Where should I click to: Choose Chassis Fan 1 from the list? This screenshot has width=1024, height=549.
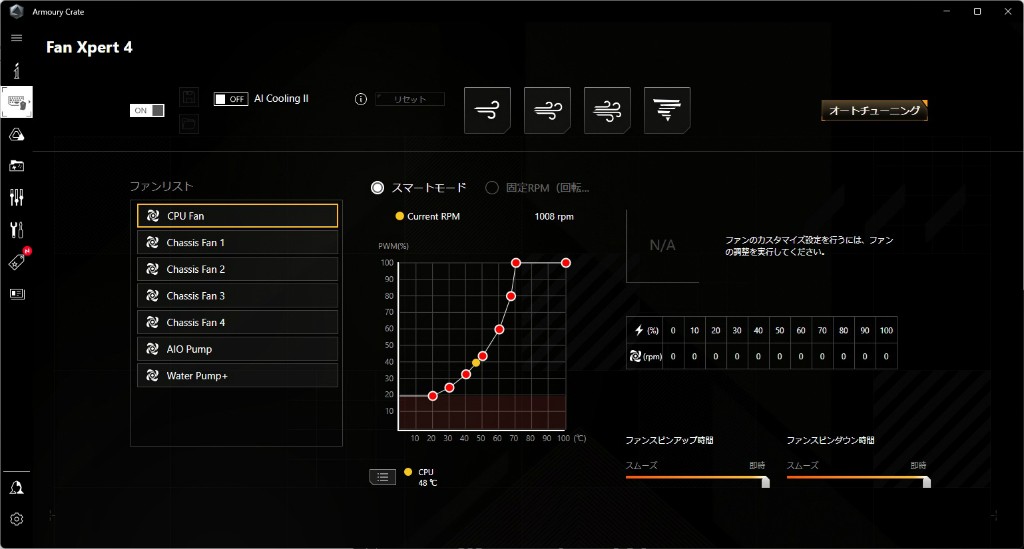tap(237, 243)
